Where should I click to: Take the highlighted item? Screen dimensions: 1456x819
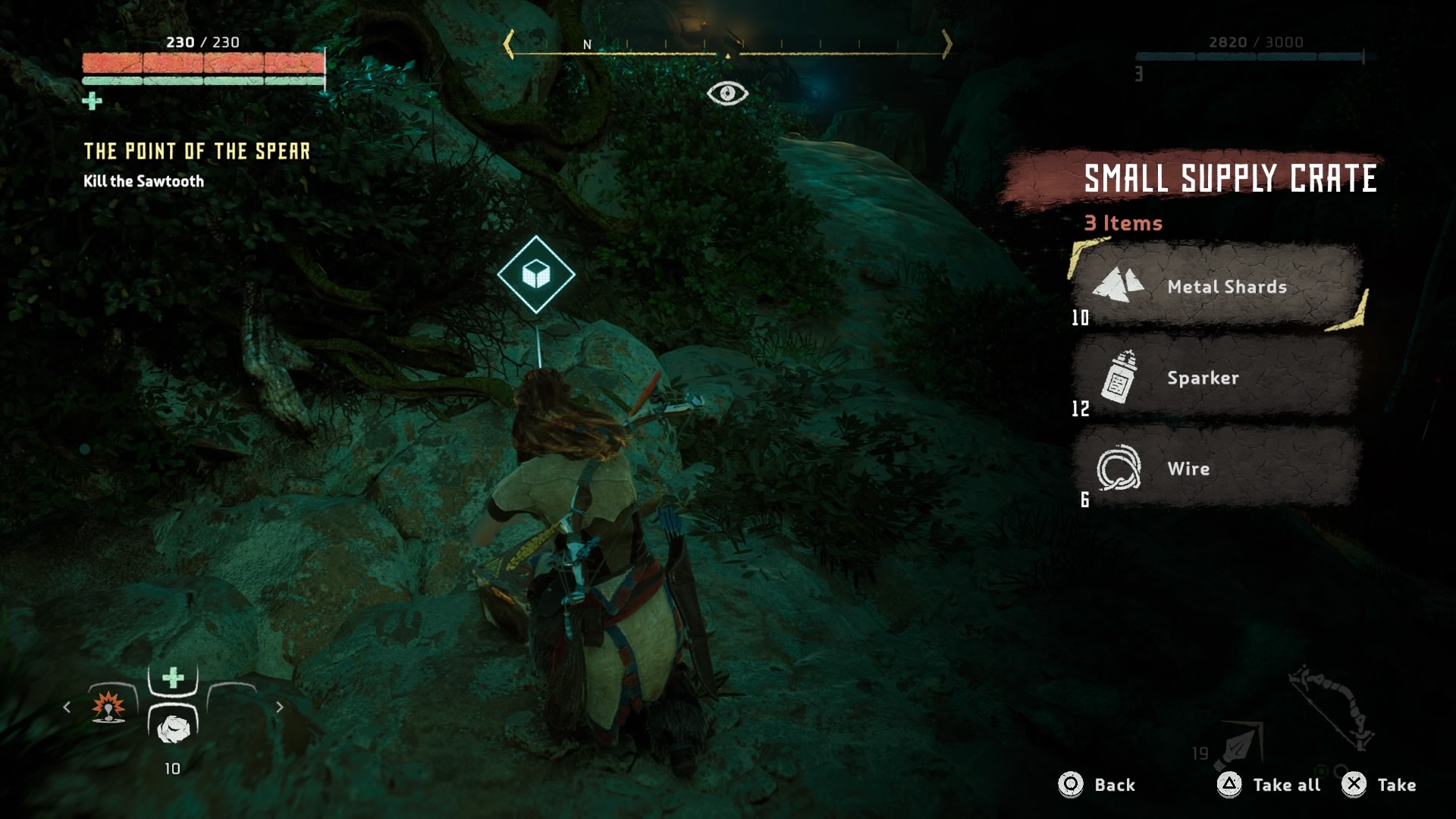[1378, 785]
